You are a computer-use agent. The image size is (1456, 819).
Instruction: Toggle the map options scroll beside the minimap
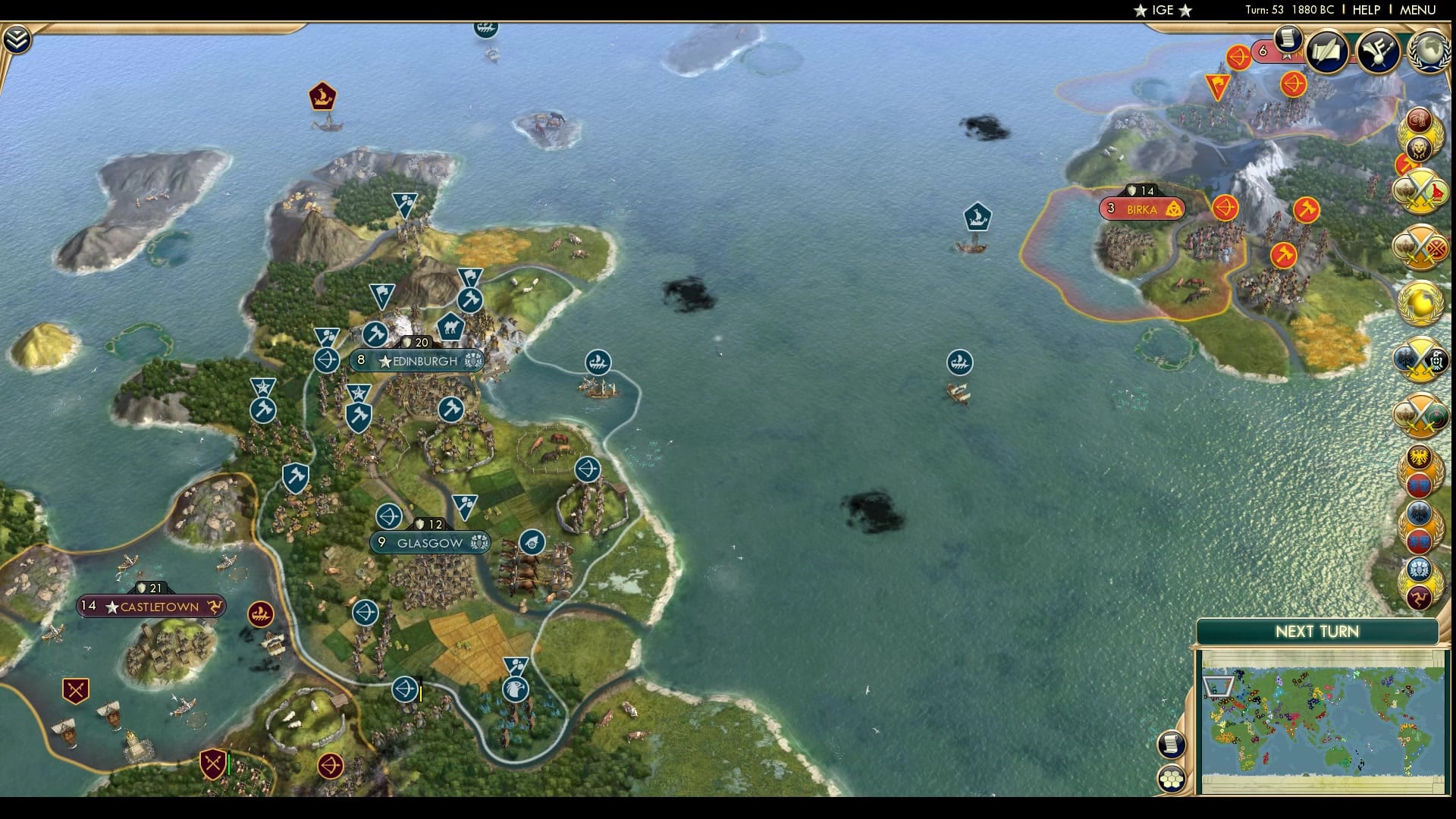[x=1170, y=744]
